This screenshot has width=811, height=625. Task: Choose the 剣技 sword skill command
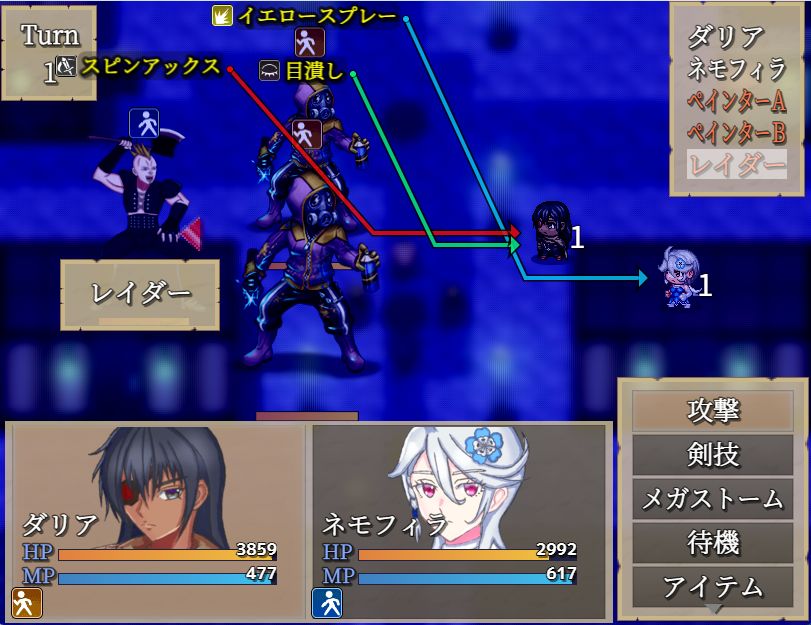(712, 454)
